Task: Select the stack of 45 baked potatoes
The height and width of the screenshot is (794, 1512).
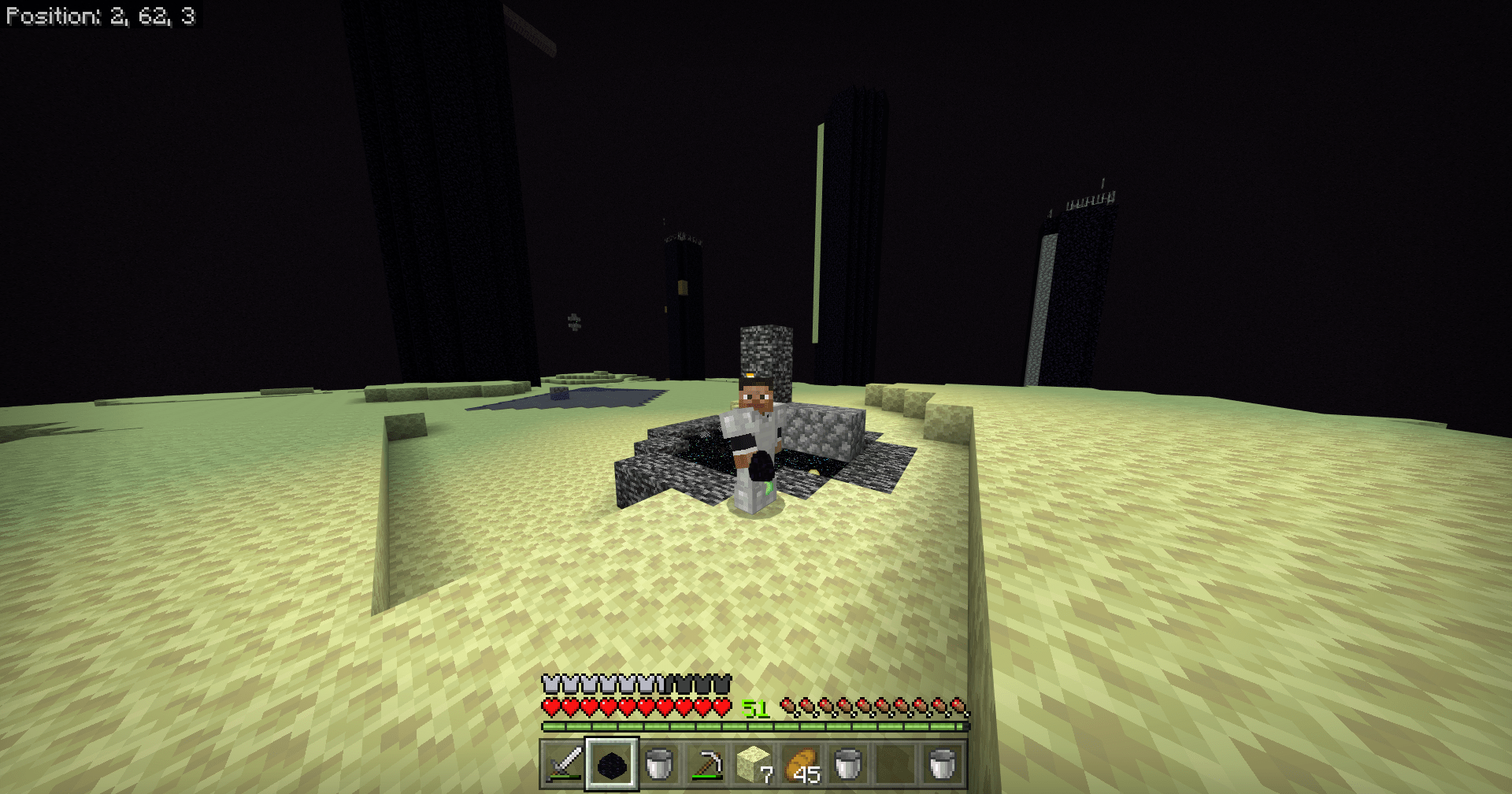Action: (x=801, y=764)
